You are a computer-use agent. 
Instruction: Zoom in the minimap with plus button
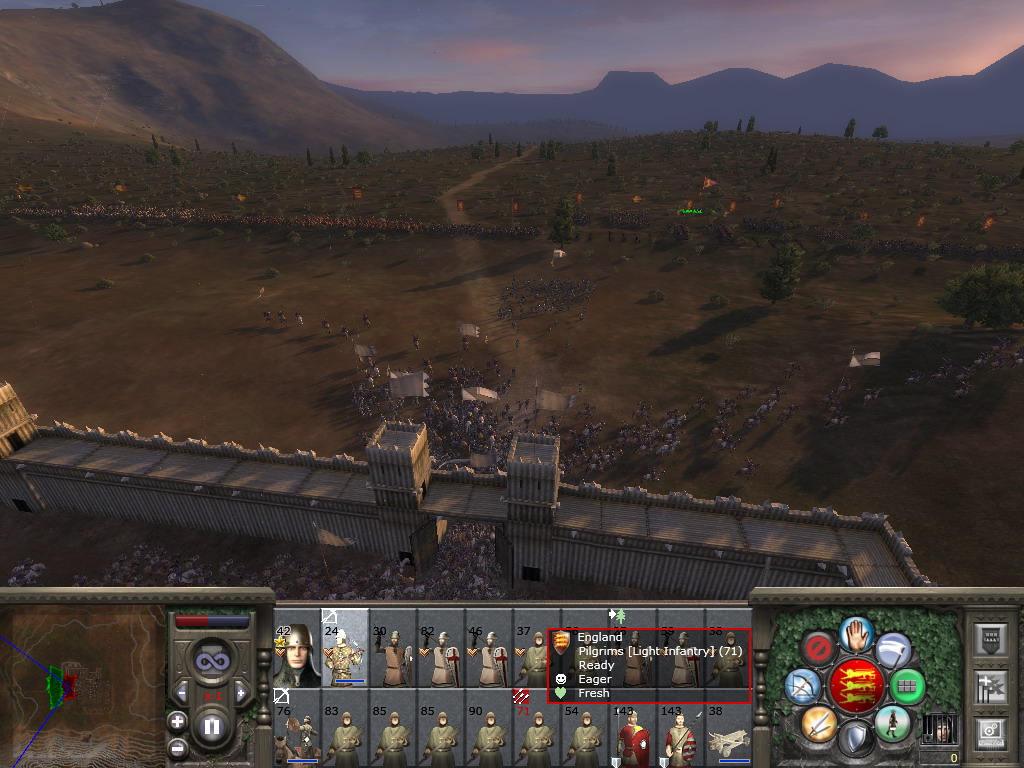(x=177, y=720)
